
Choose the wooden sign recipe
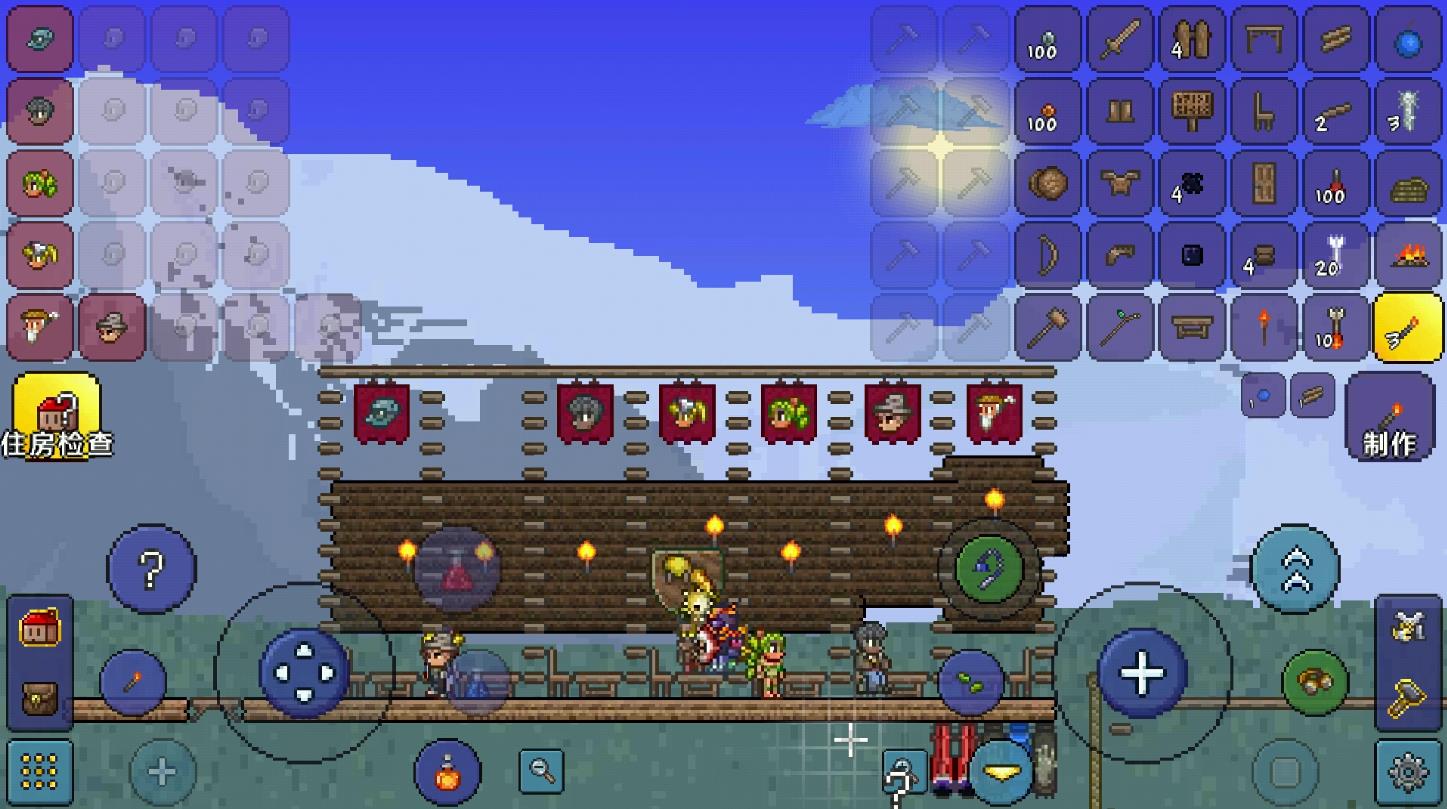1192,112
